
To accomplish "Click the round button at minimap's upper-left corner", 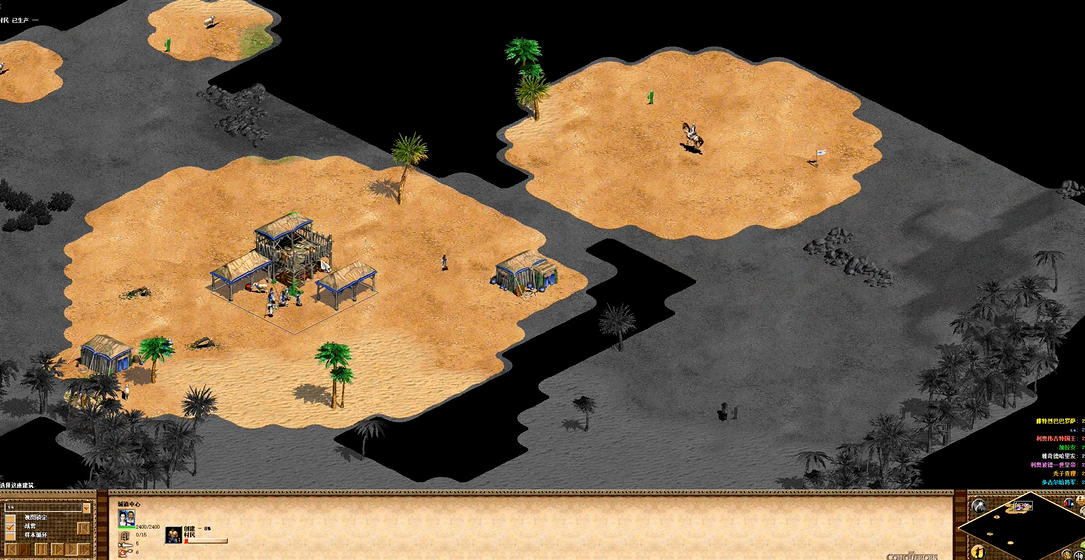I will (979, 506).
